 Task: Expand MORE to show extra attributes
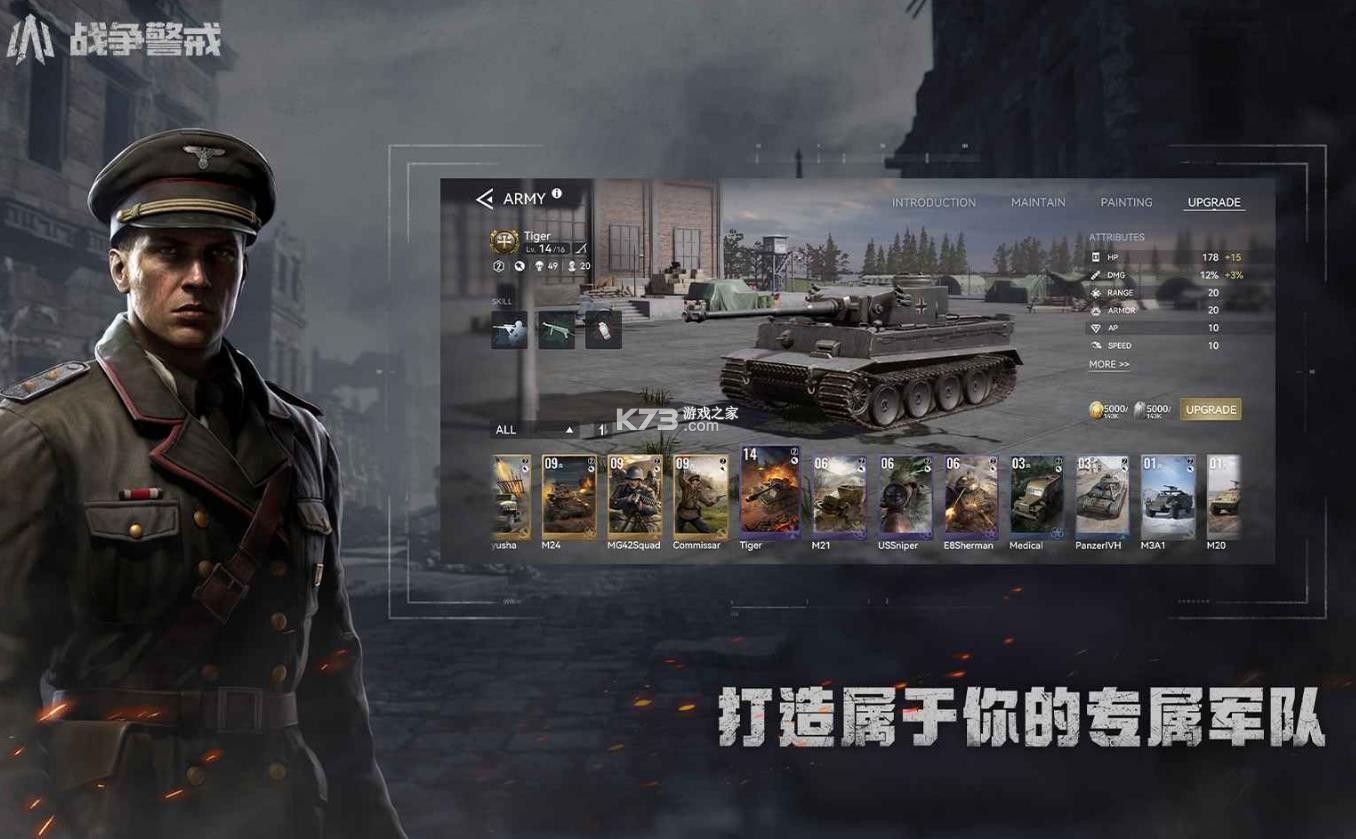(1108, 364)
